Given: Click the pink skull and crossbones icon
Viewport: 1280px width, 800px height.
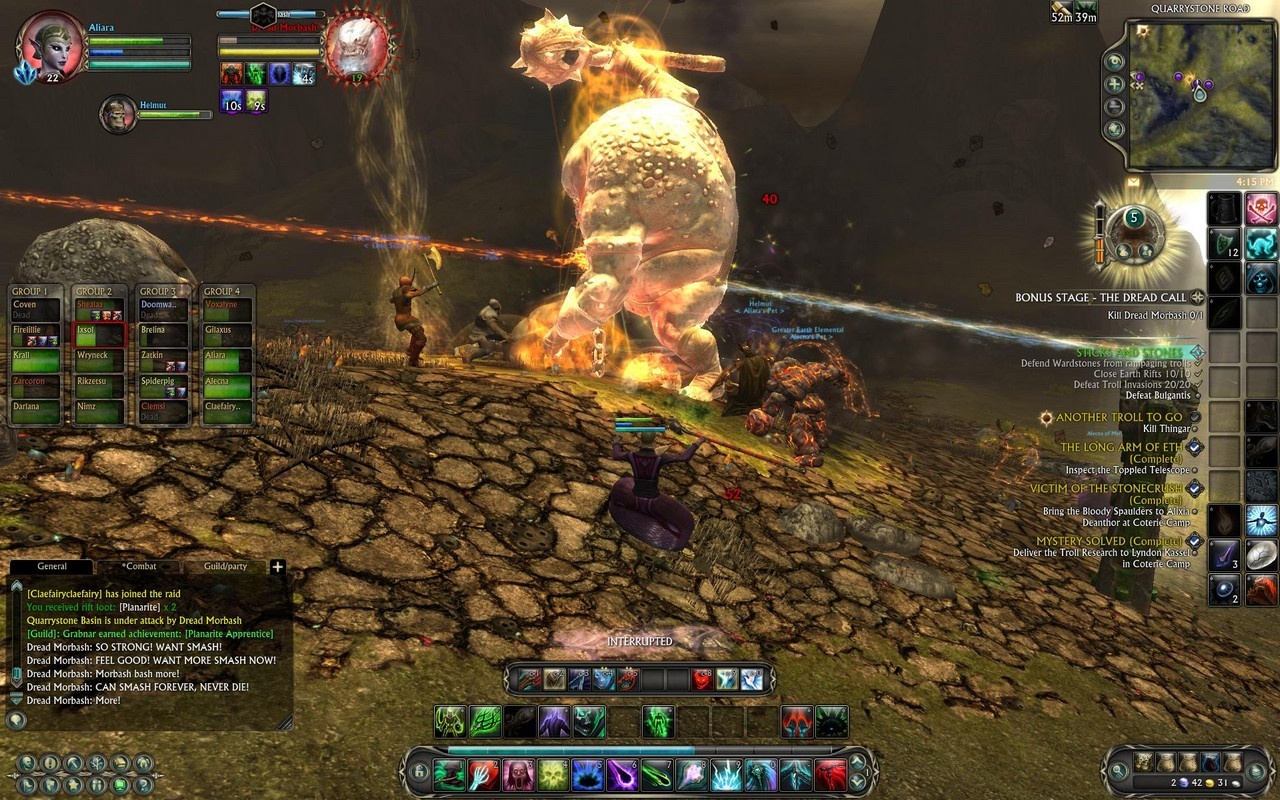Looking at the screenshot, I should coord(1261,209).
